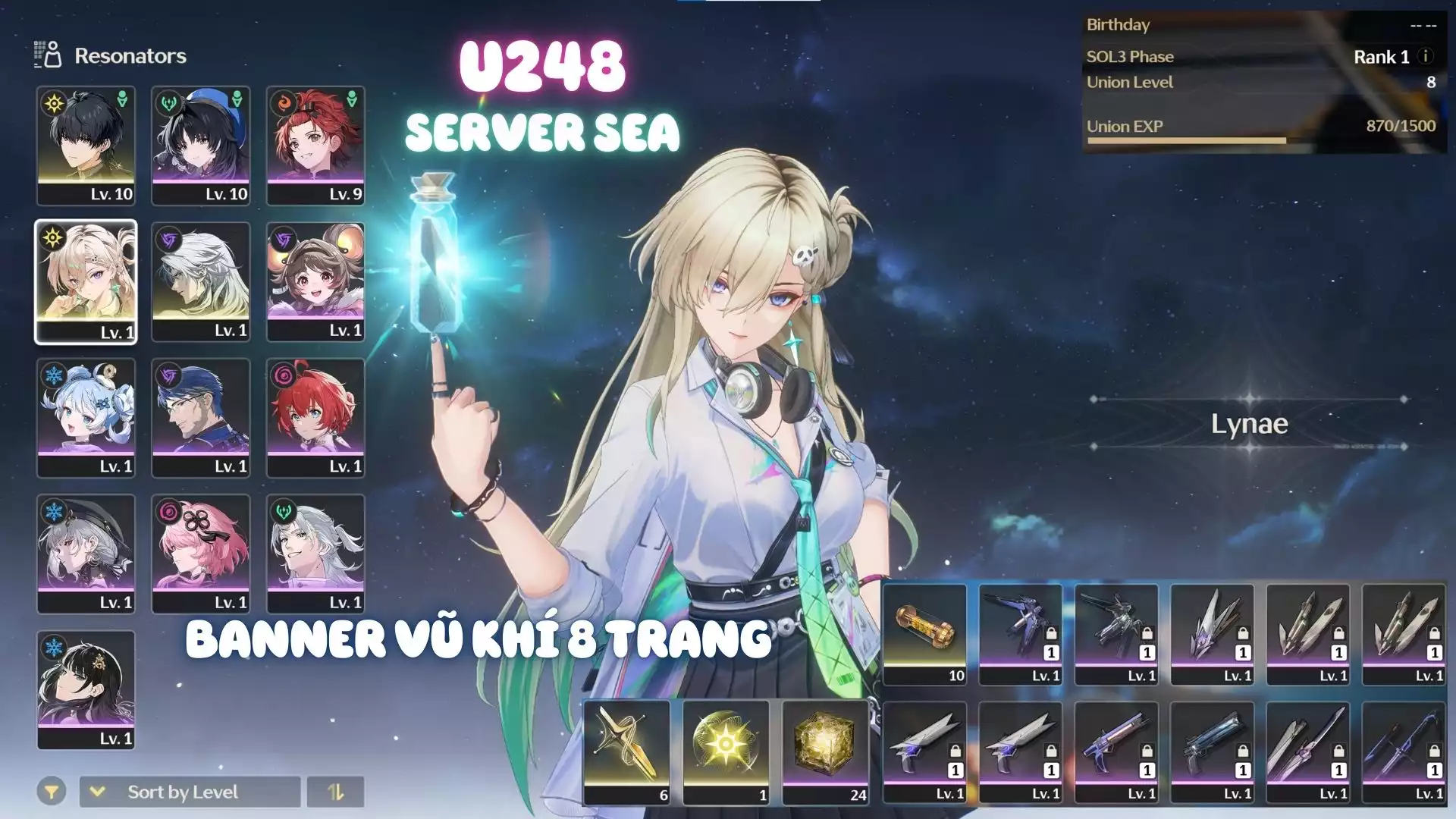1456x819 pixels.
Task: Select the radiant sun item with count 1
Action: pos(726,751)
